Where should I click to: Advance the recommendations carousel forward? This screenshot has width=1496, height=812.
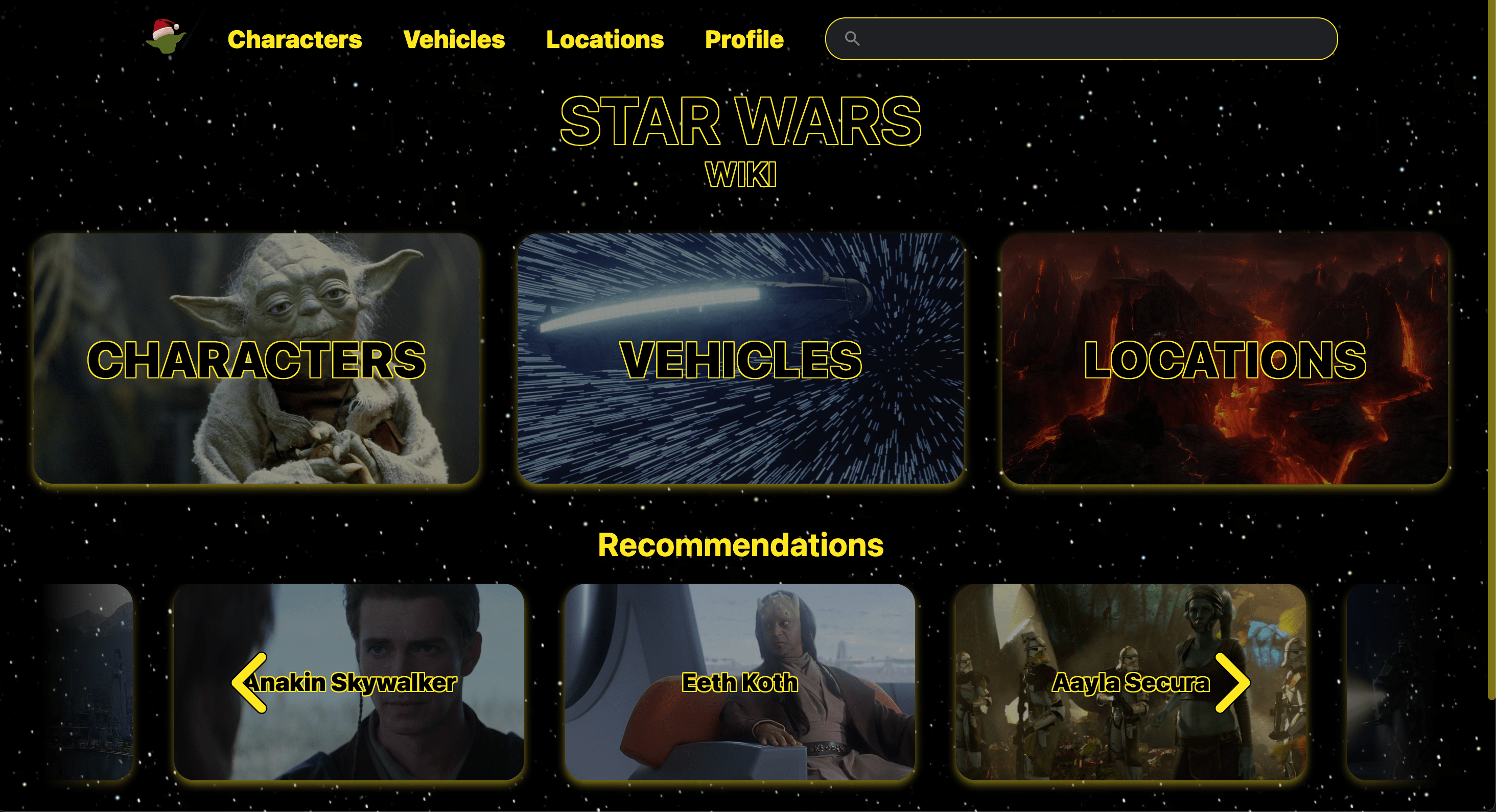[1233, 683]
